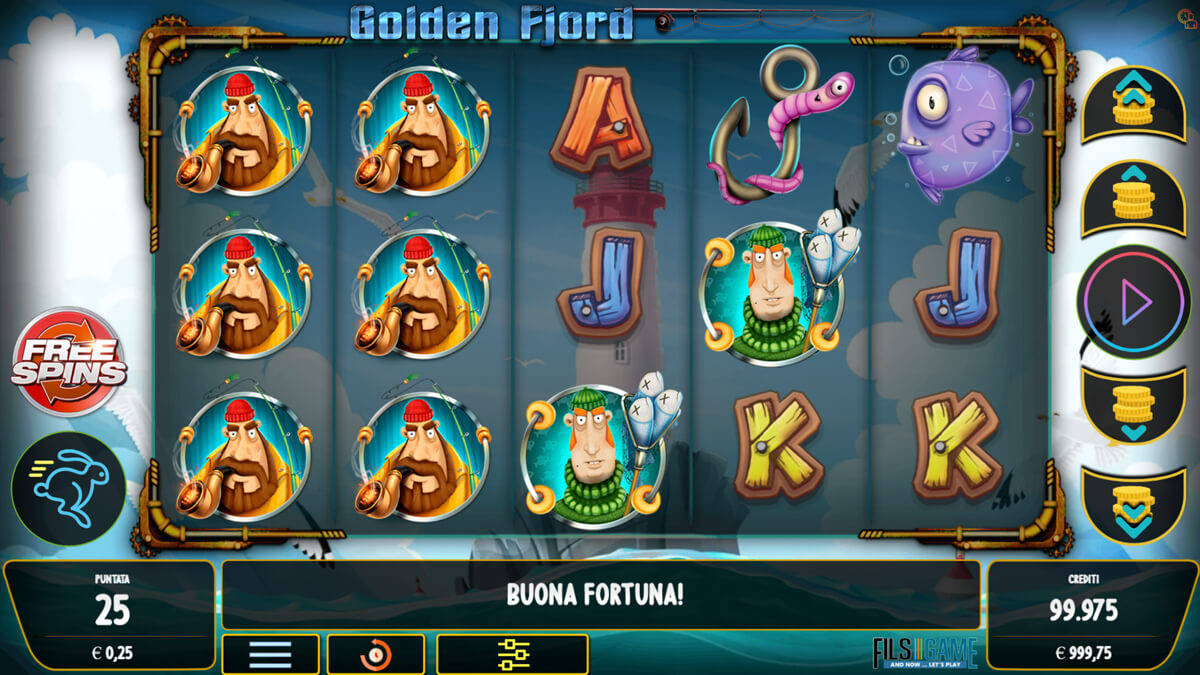Decrease bet using single-down-arrow coin button

click(1133, 406)
